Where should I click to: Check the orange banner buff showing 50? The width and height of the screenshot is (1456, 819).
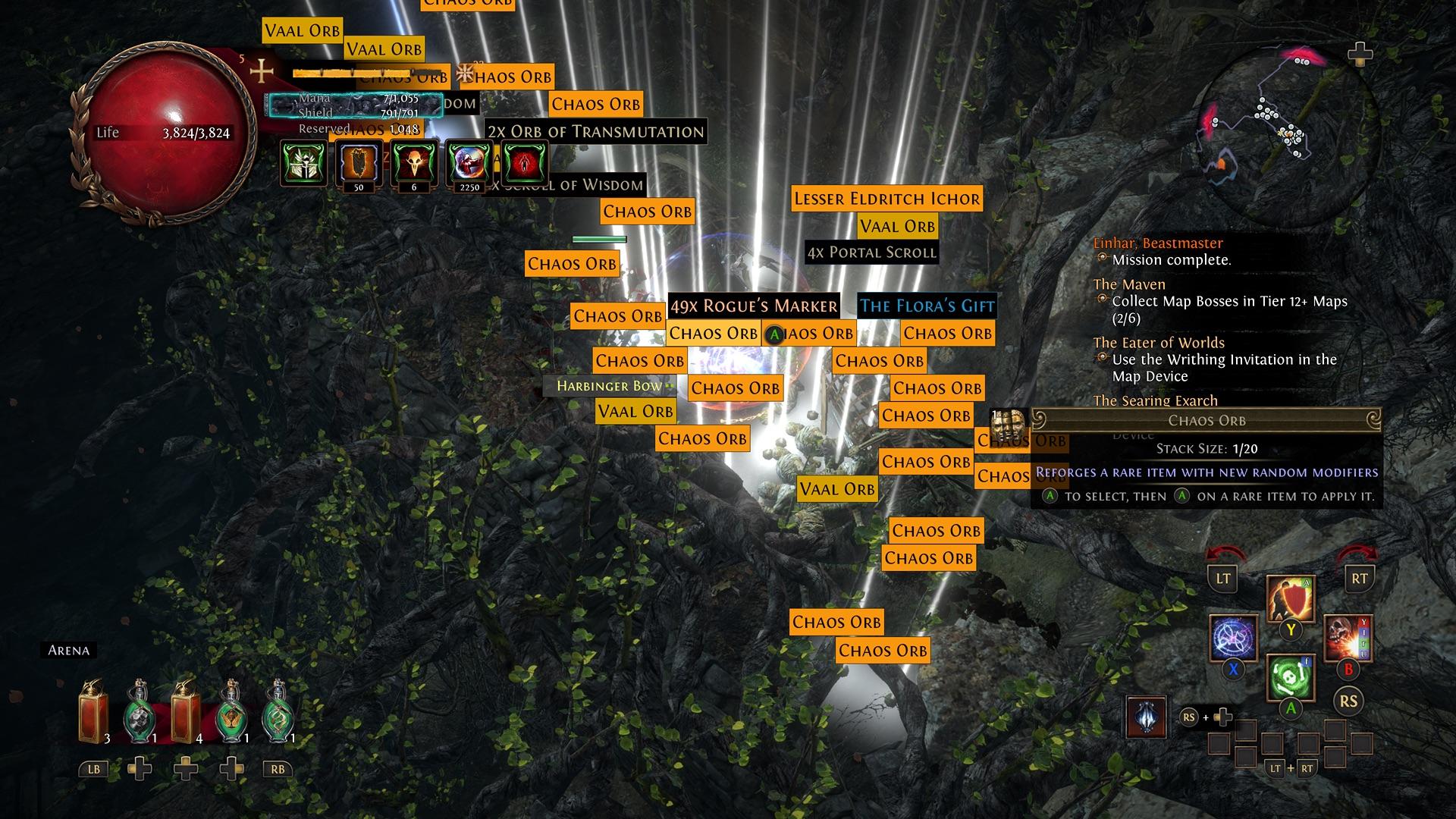pos(359,163)
